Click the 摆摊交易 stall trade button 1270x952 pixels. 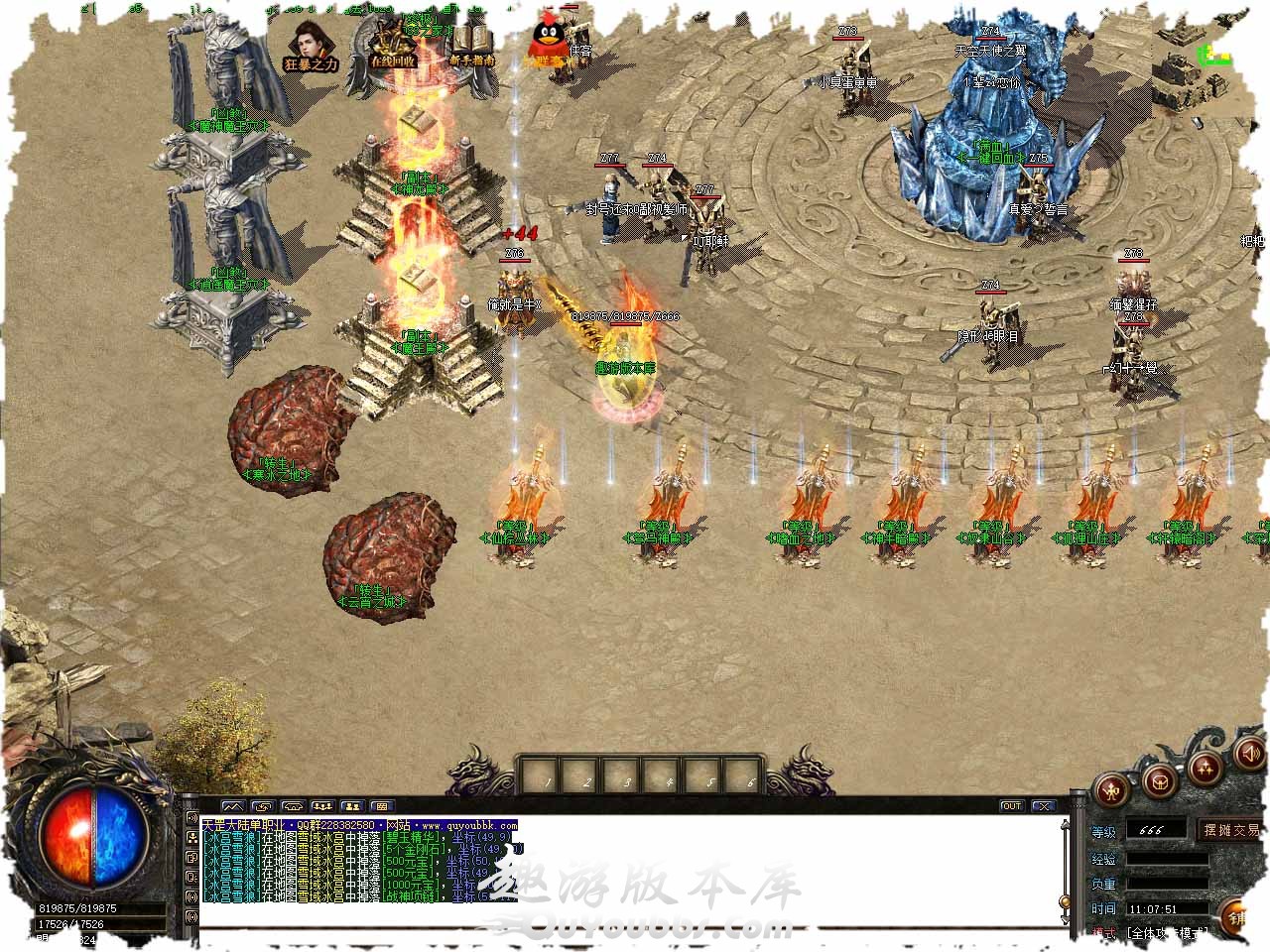pos(1231,830)
